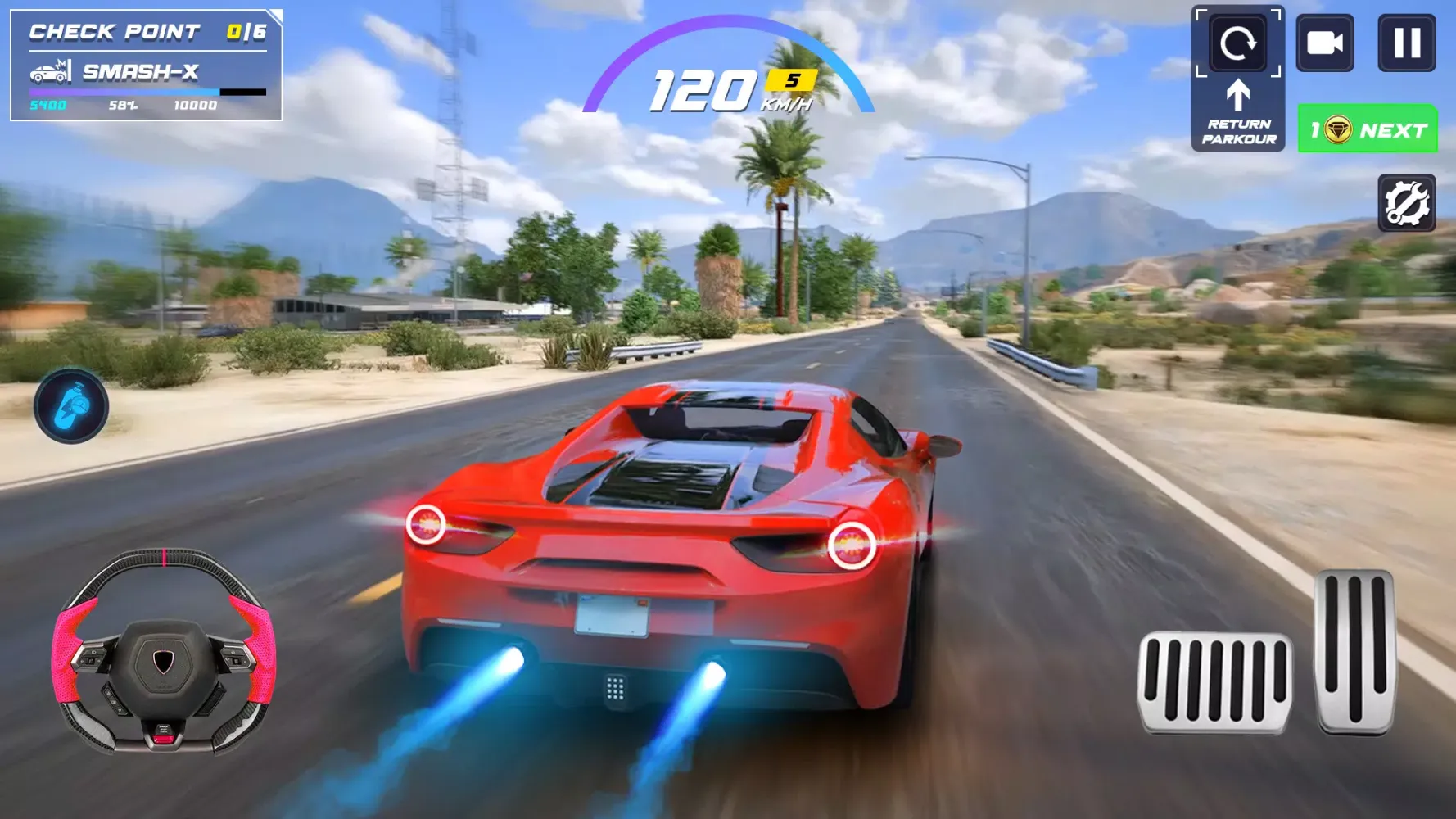Open the Smash-X checkpoint tracker panel
1456x819 pixels.
[147, 66]
